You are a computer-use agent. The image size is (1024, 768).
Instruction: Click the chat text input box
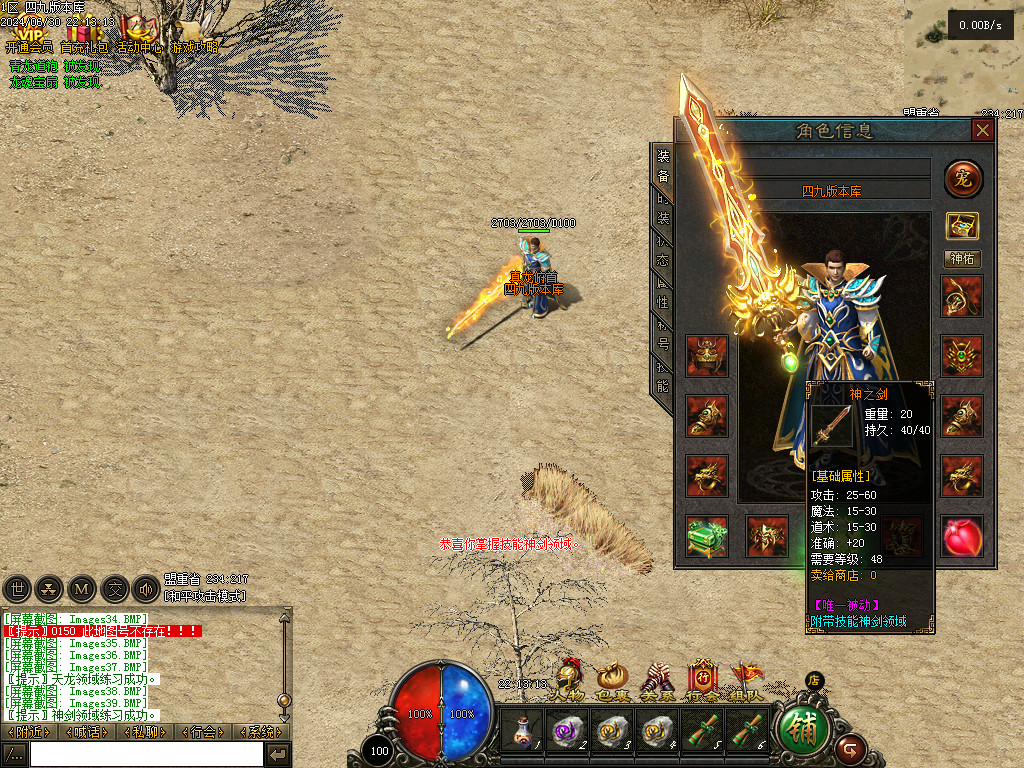click(146, 754)
